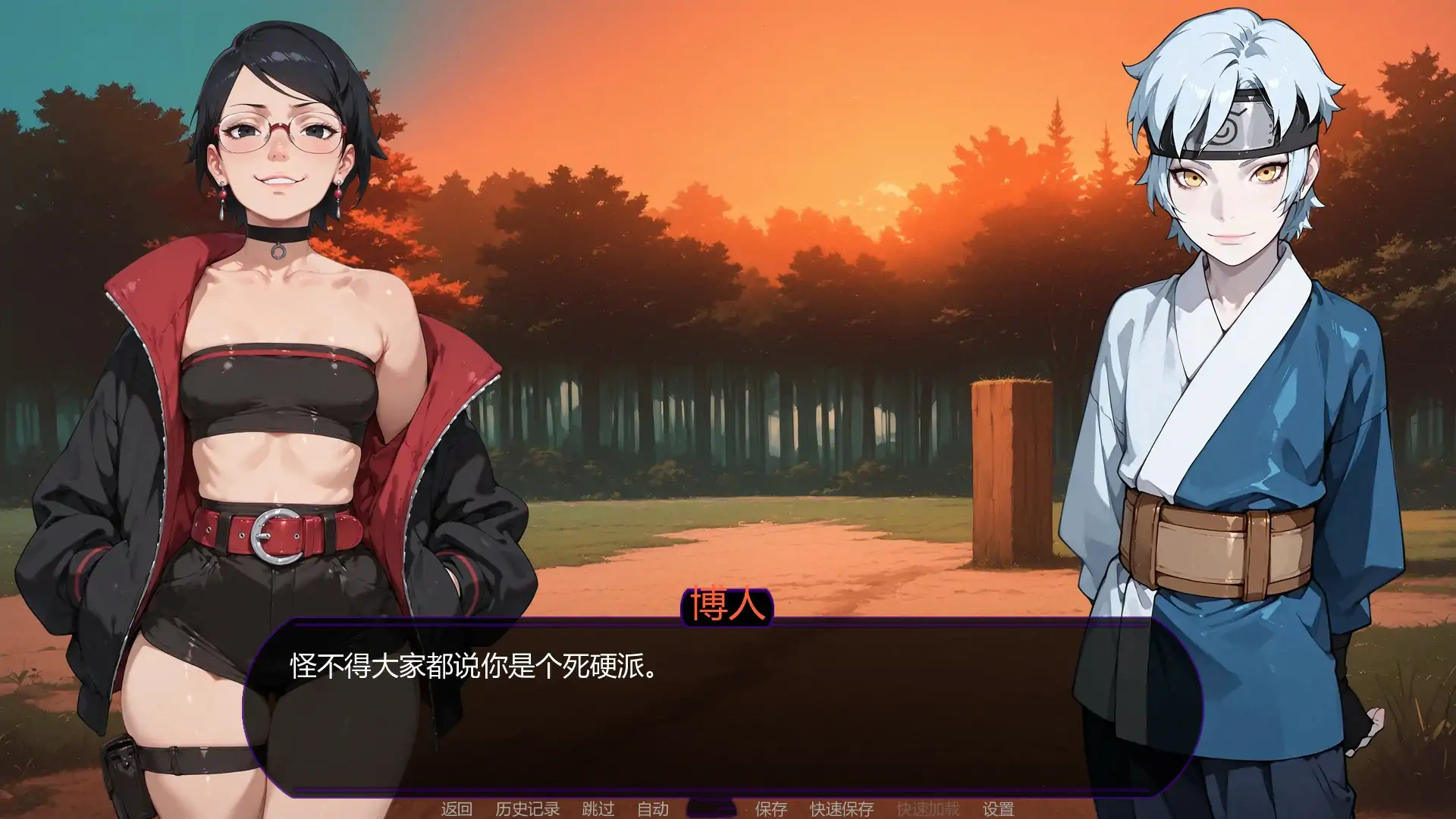Click the quick menu bar at the bottom
The height and width of the screenshot is (819, 1456).
[728, 809]
